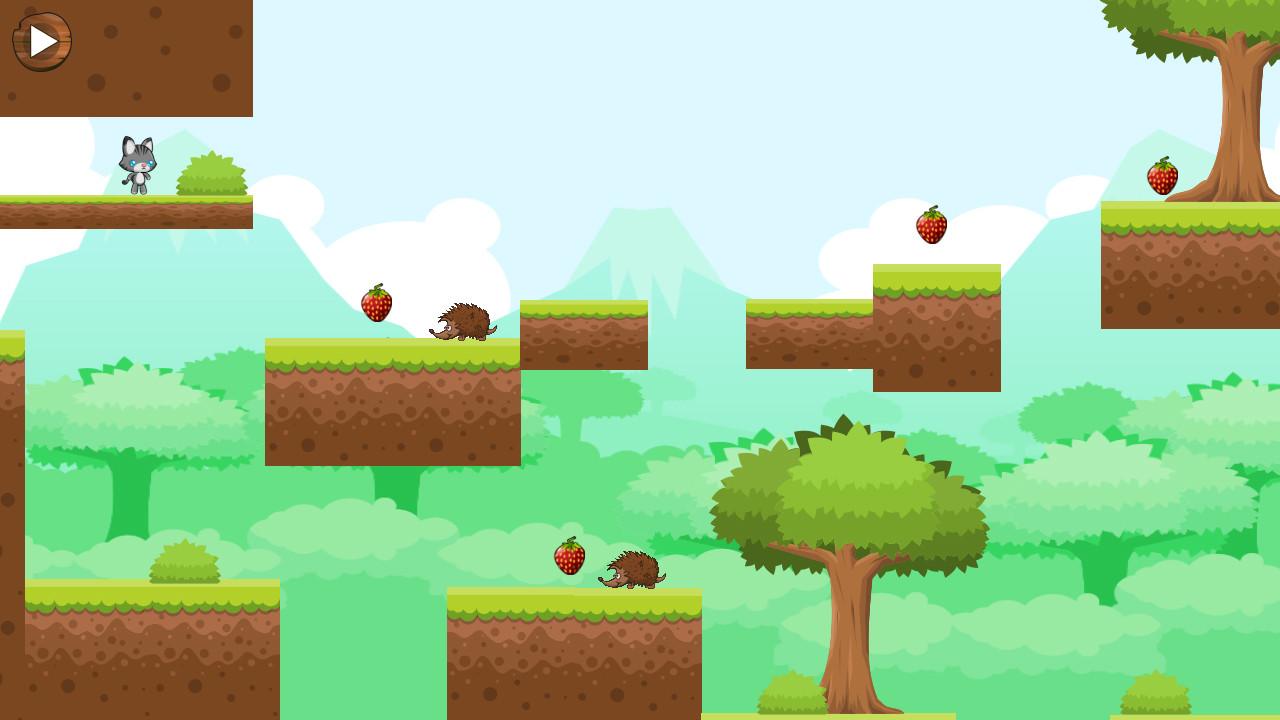Select the bush beside the cat
This screenshot has width=1280, height=720.
[210, 178]
